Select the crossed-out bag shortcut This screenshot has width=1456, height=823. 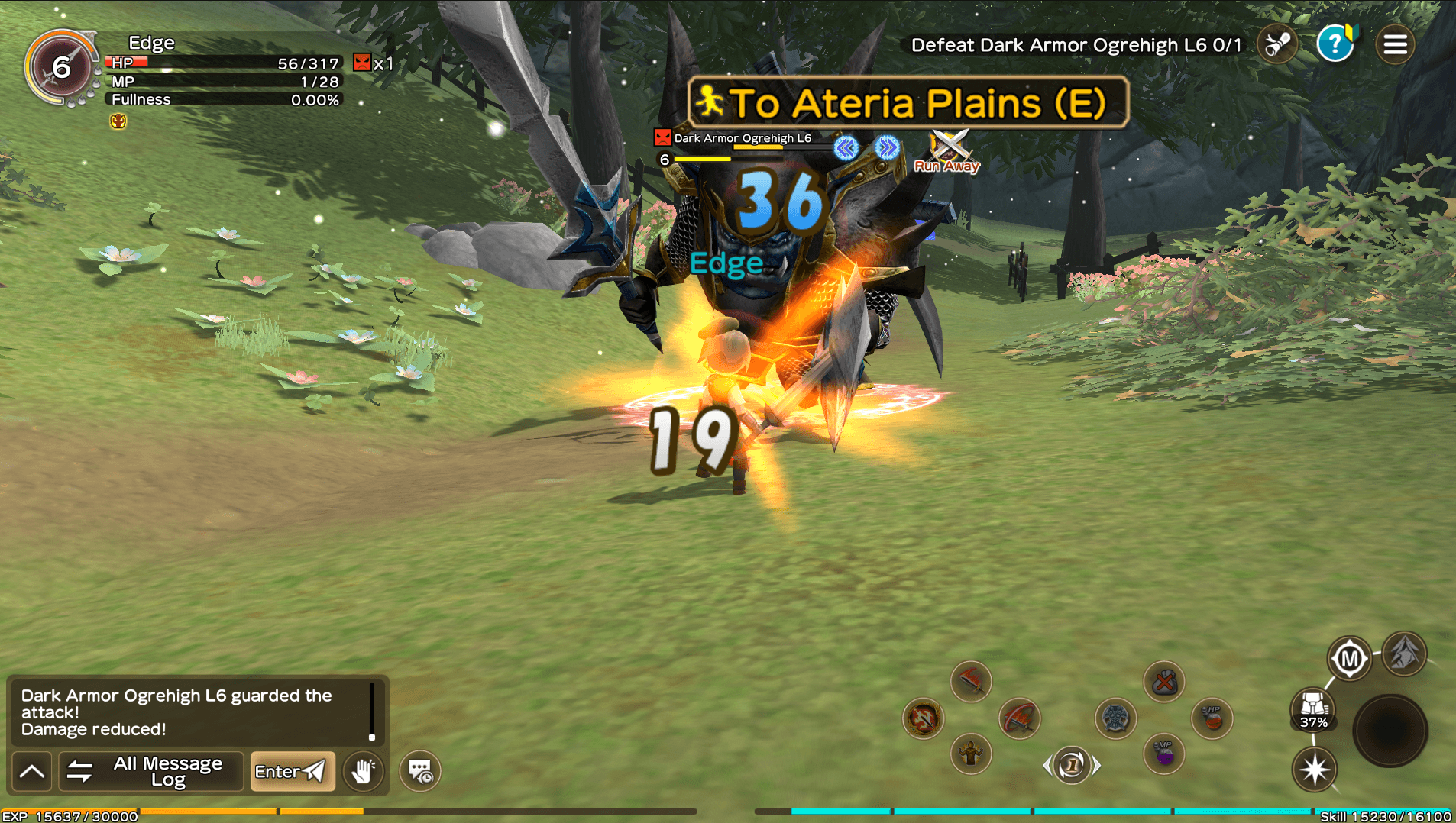pyautogui.click(x=1163, y=681)
